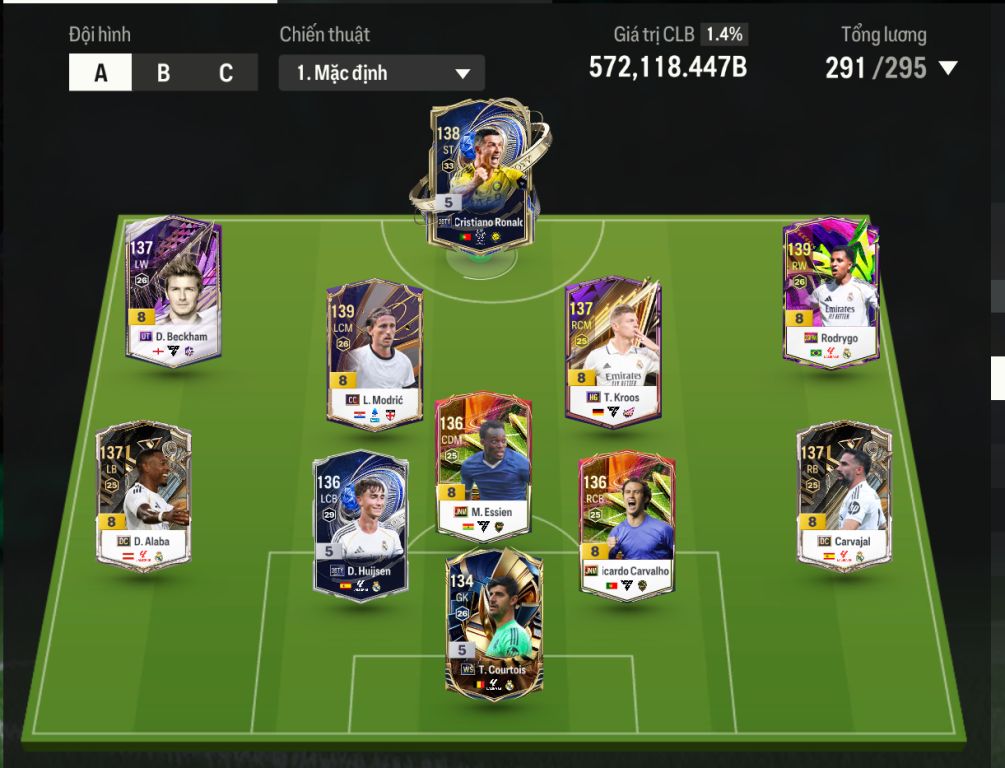Viewport: 1005px width, 768px height.
Task: Pick the D. Huijsen centre back card
Action: (x=360, y=525)
